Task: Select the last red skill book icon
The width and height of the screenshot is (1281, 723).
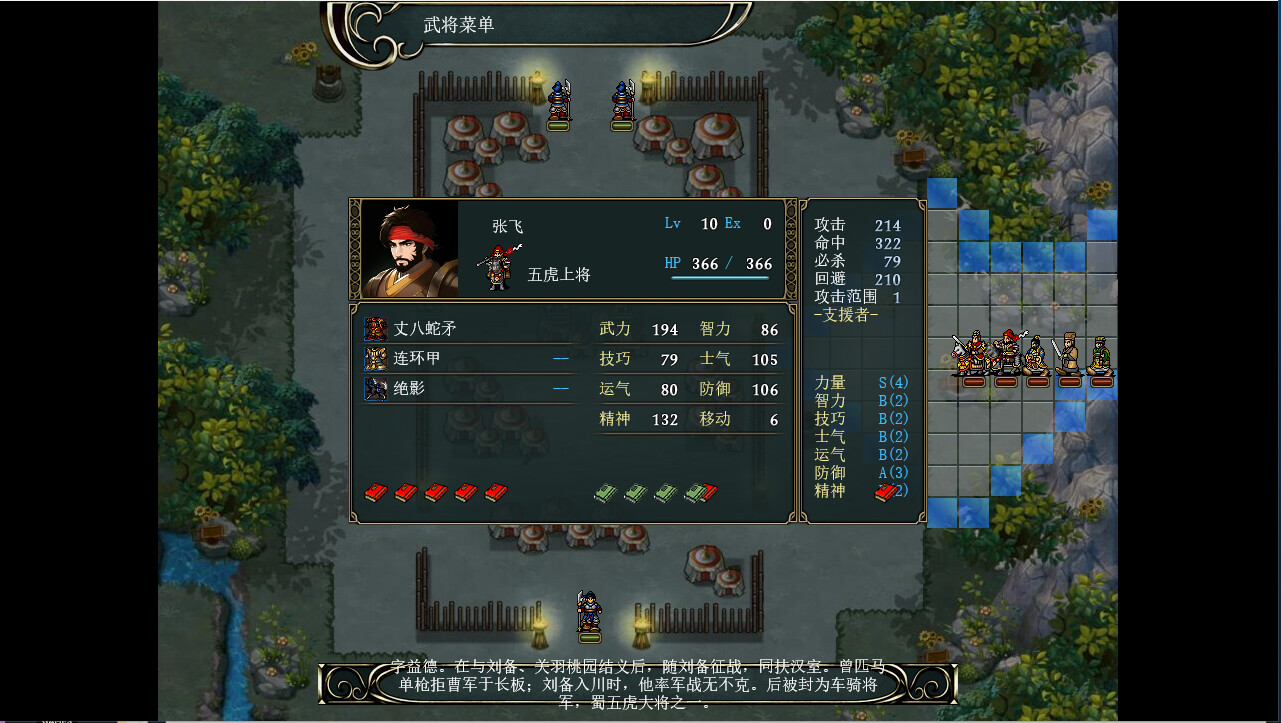Action: (x=495, y=492)
